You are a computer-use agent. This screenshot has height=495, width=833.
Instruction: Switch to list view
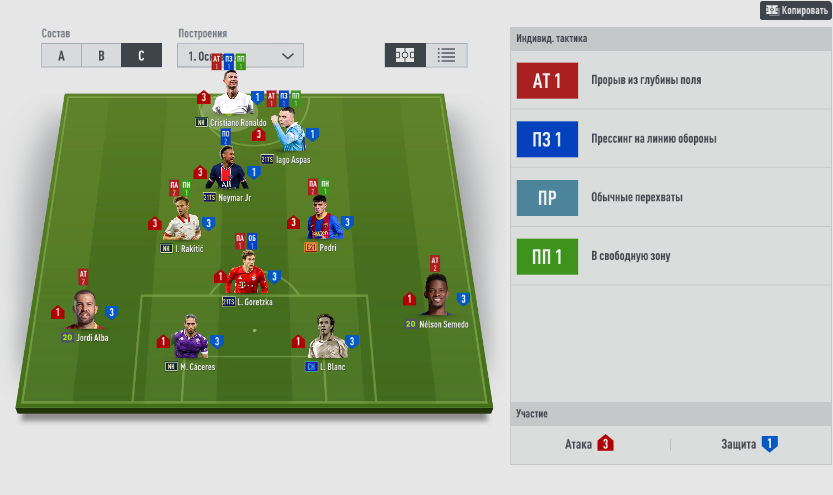point(446,55)
